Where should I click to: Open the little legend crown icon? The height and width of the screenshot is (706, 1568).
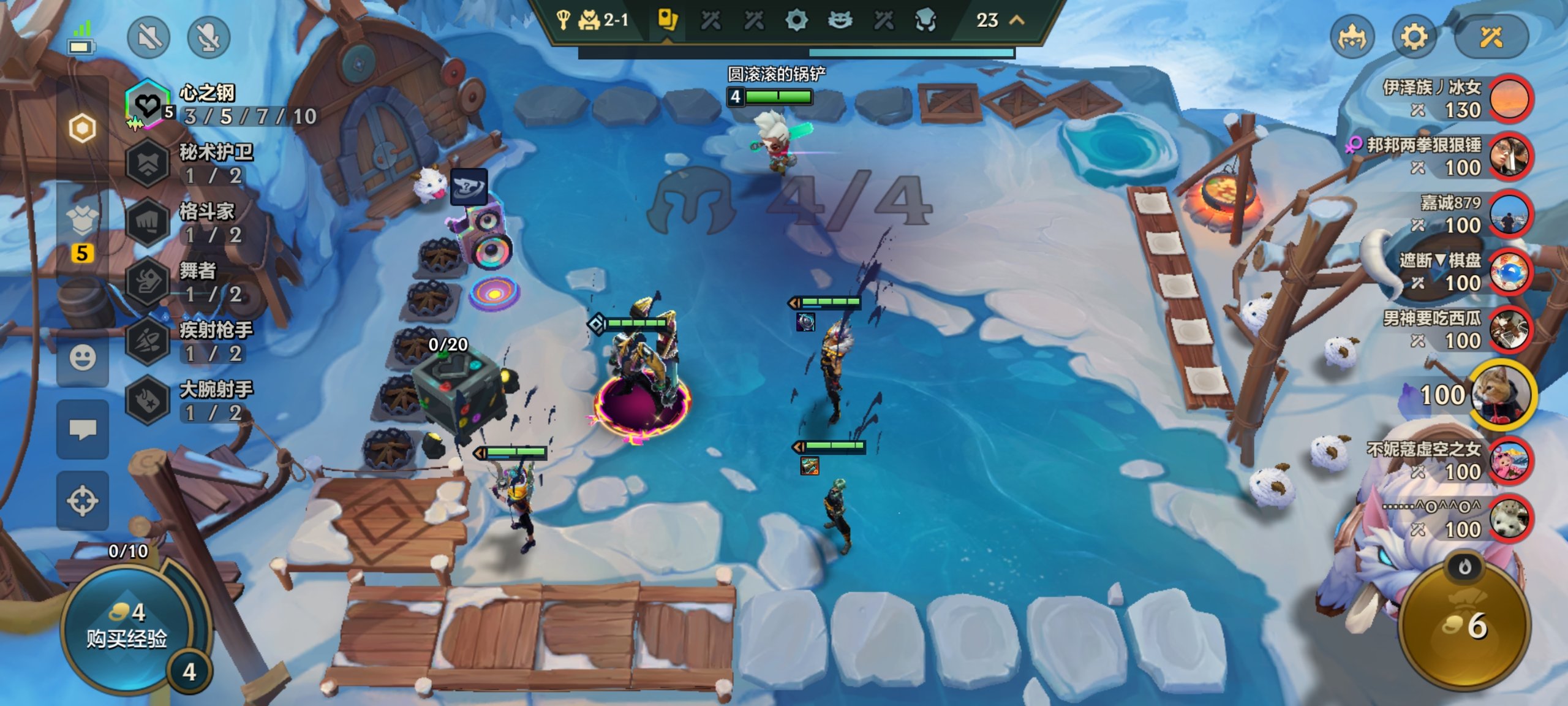tap(1352, 37)
